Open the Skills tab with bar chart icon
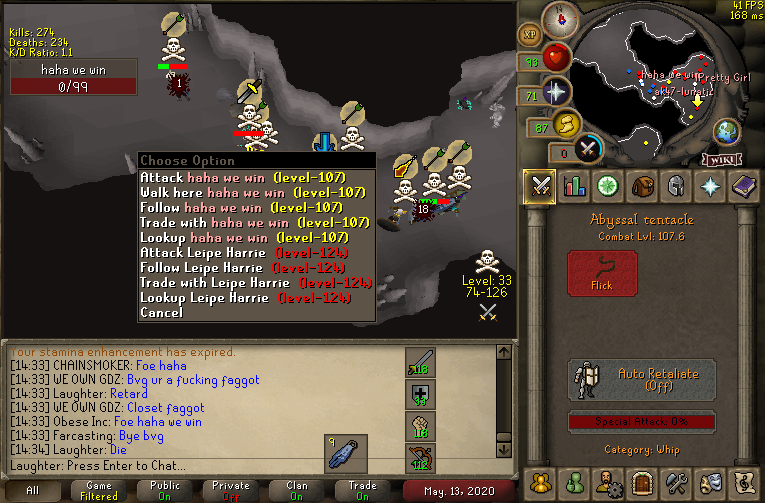Image resolution: width=765 pixels, height=503 pixels. [575, 185]
